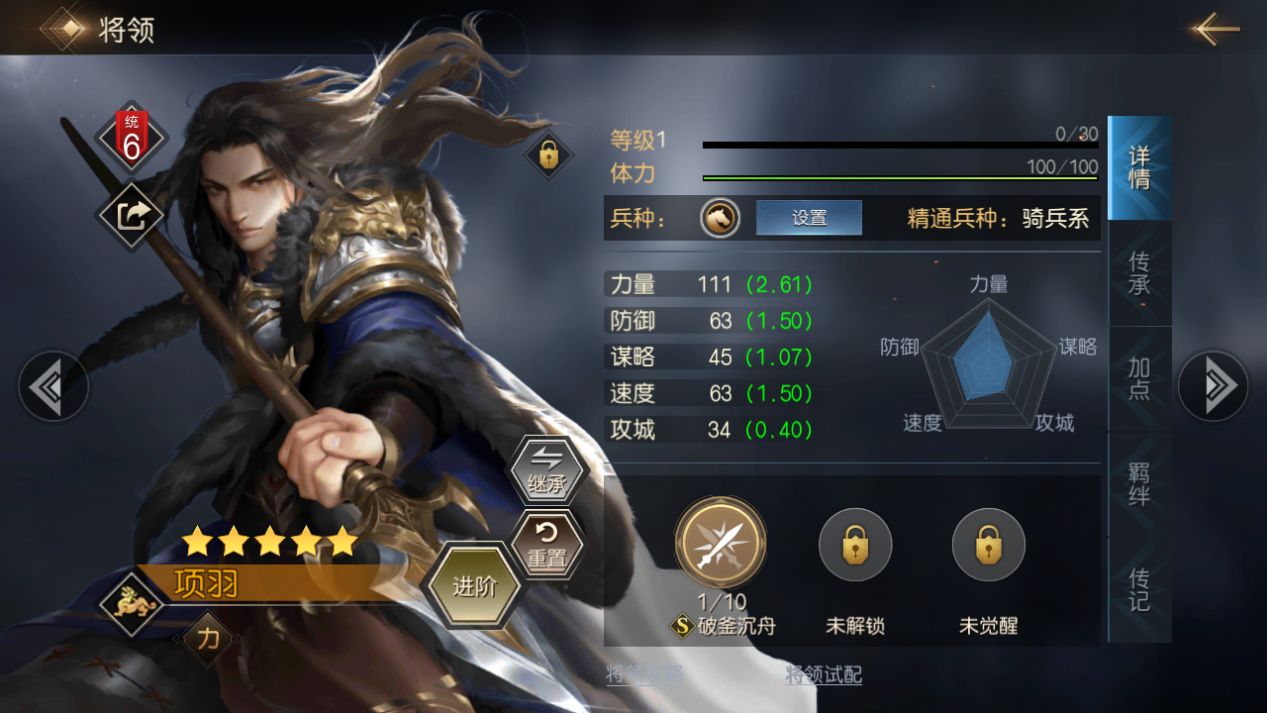Viewport: 1267px width, 713px height.
Task: Click the cavalry horse troop icon
Action: (720, 218)
